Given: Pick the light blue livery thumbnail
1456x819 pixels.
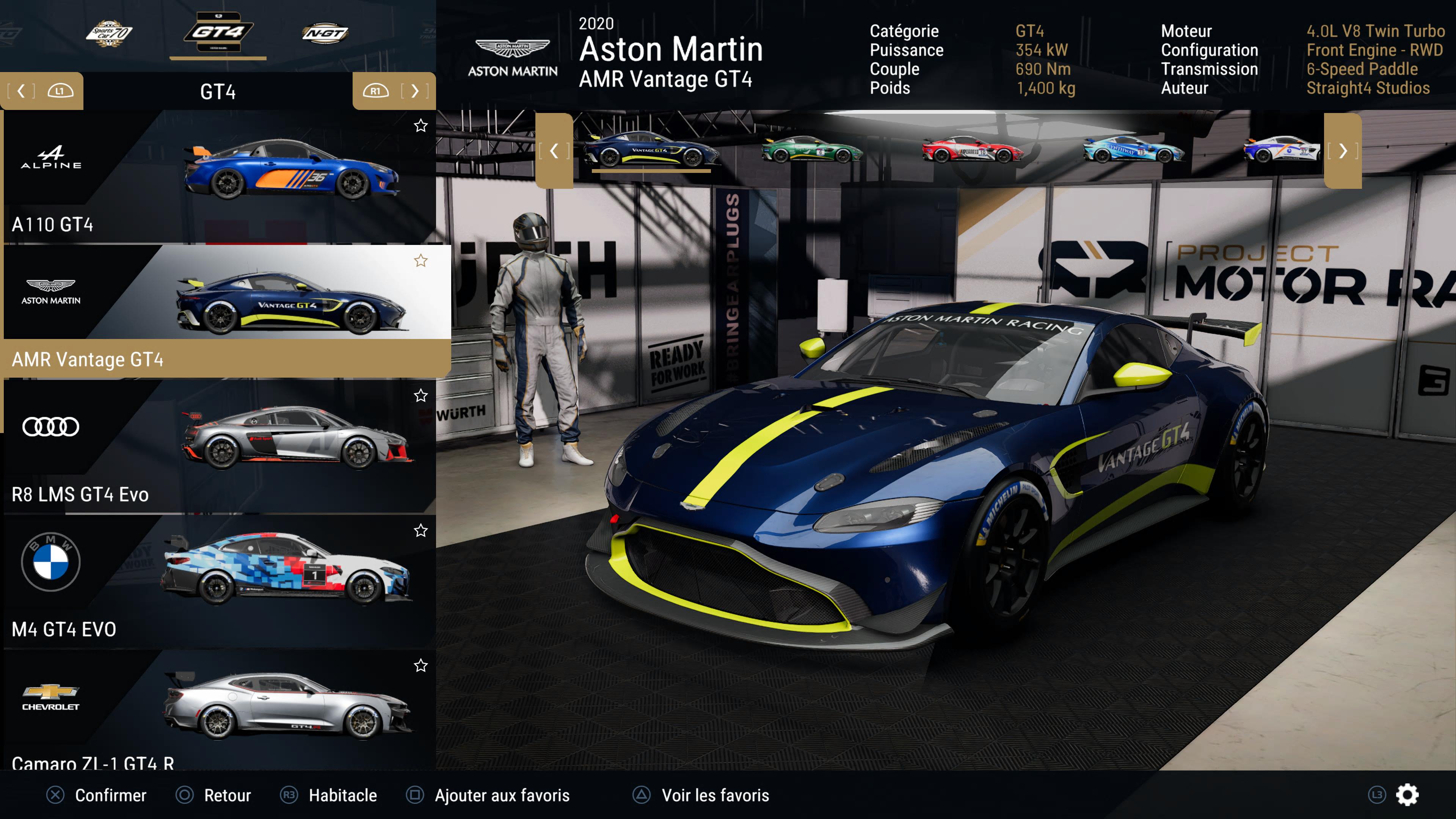Looking at the screenshot, I should pos(1133,150).
